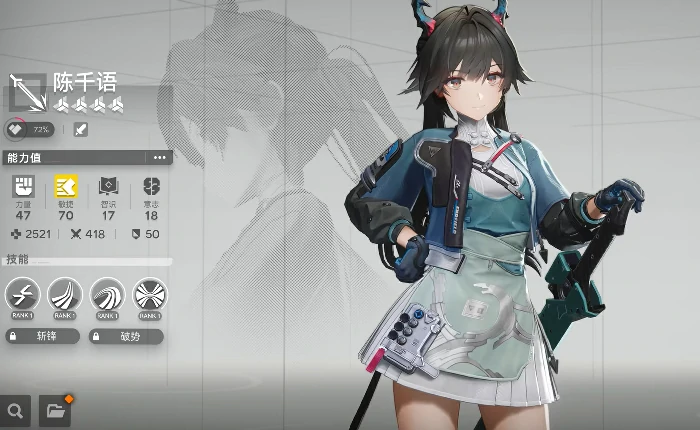The height and width of the screenshot is (430, 700).
Task: Select the 力量 fist stat icon
Action: 23,187
